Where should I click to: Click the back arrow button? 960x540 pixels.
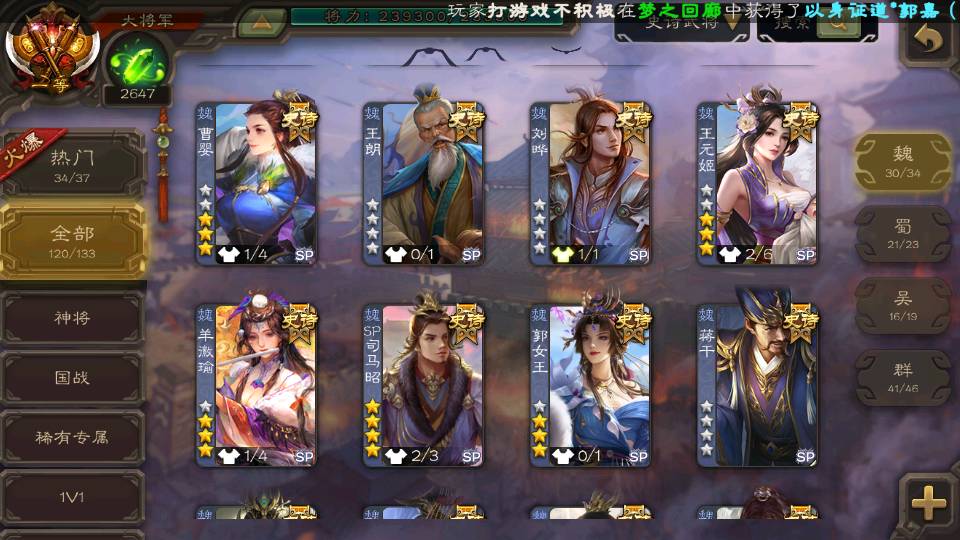click(x=929, y=40)
